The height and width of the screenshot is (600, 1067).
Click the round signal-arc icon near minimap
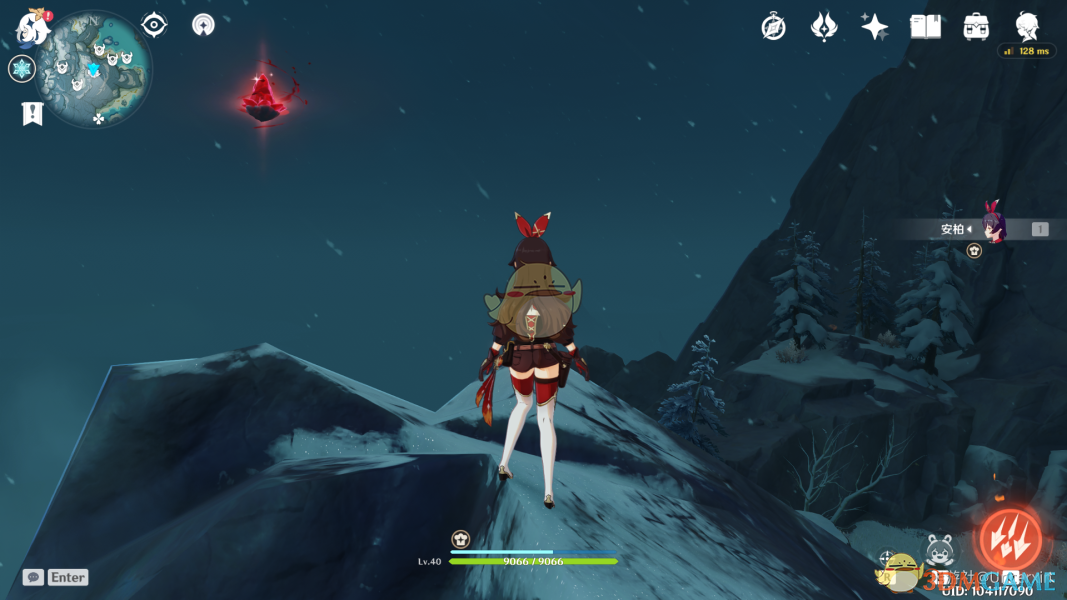click(204, 25)
